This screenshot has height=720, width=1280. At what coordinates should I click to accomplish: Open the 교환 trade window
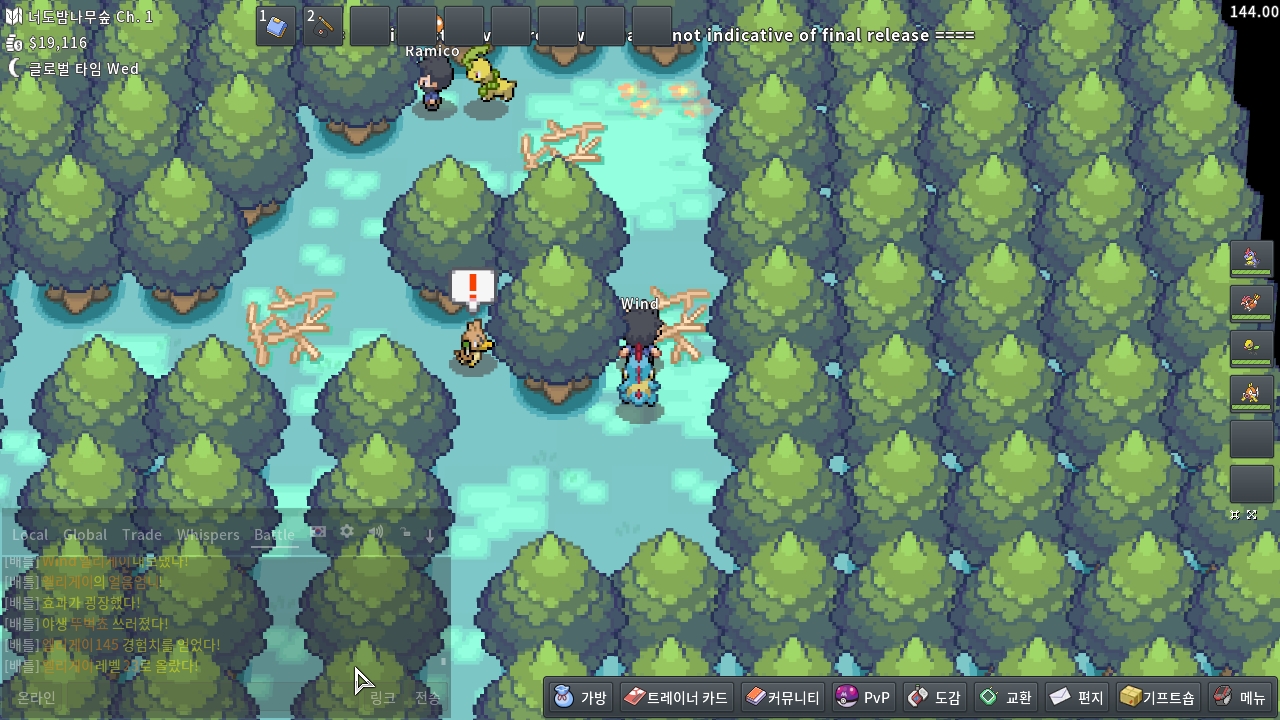coord(1006,697)
